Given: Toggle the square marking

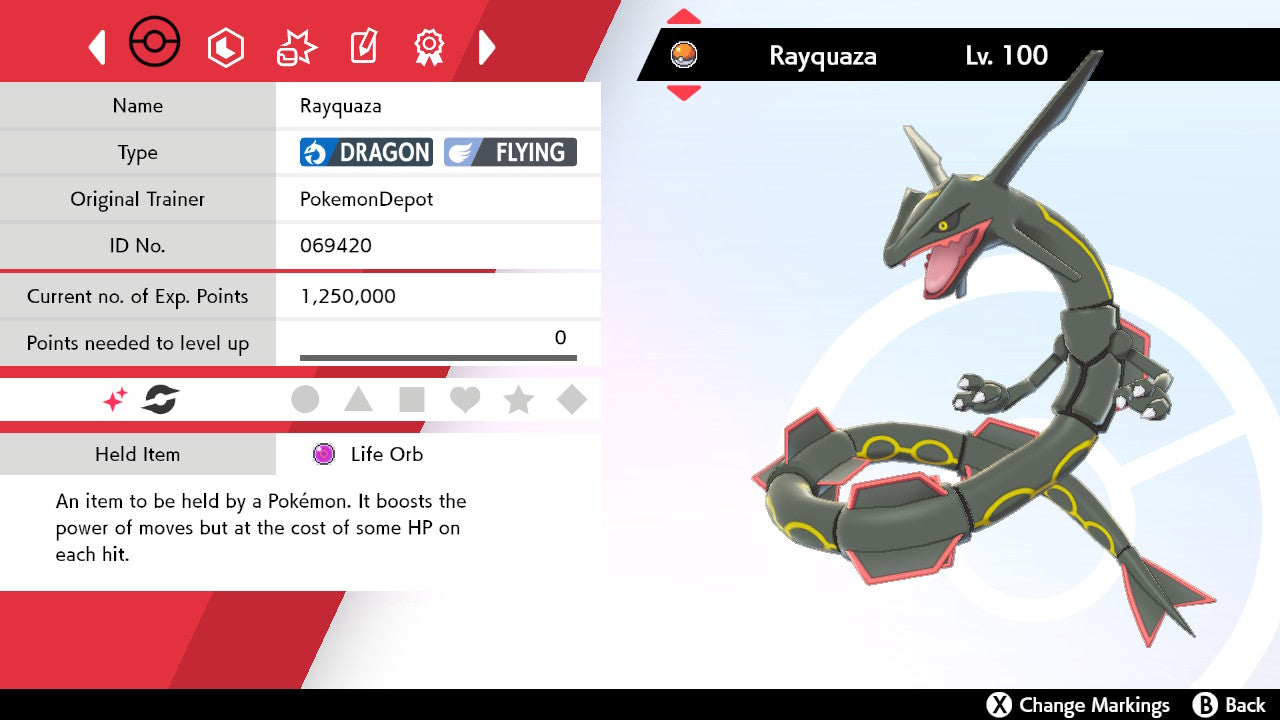Looking at the screenshot, I should (412, 400).
